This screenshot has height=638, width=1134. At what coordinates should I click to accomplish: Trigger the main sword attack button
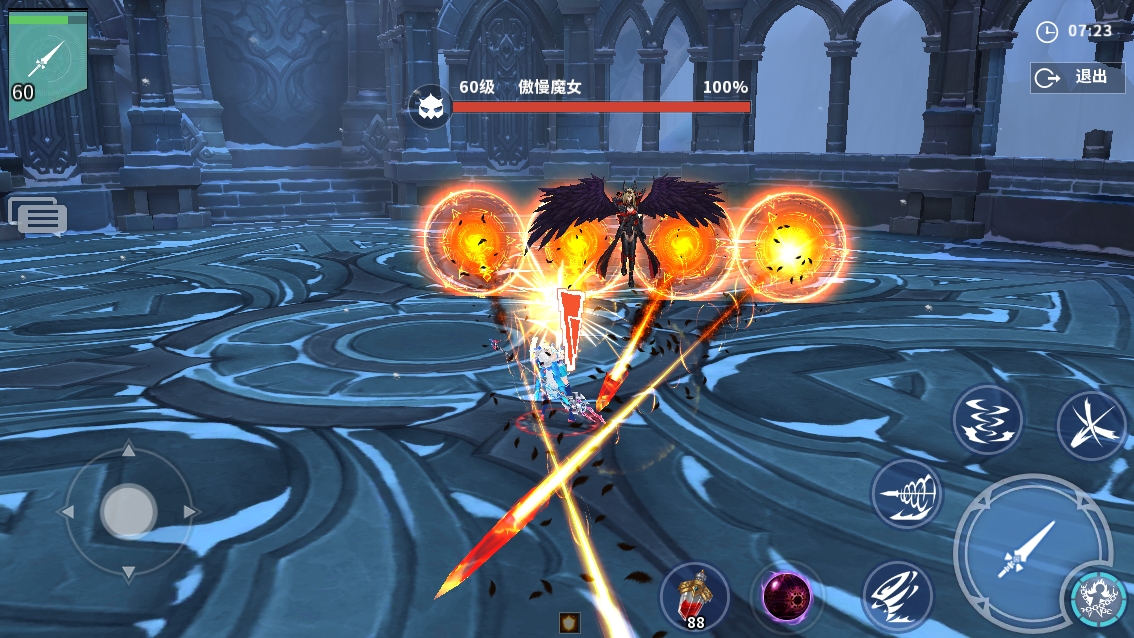(1030, 550)
